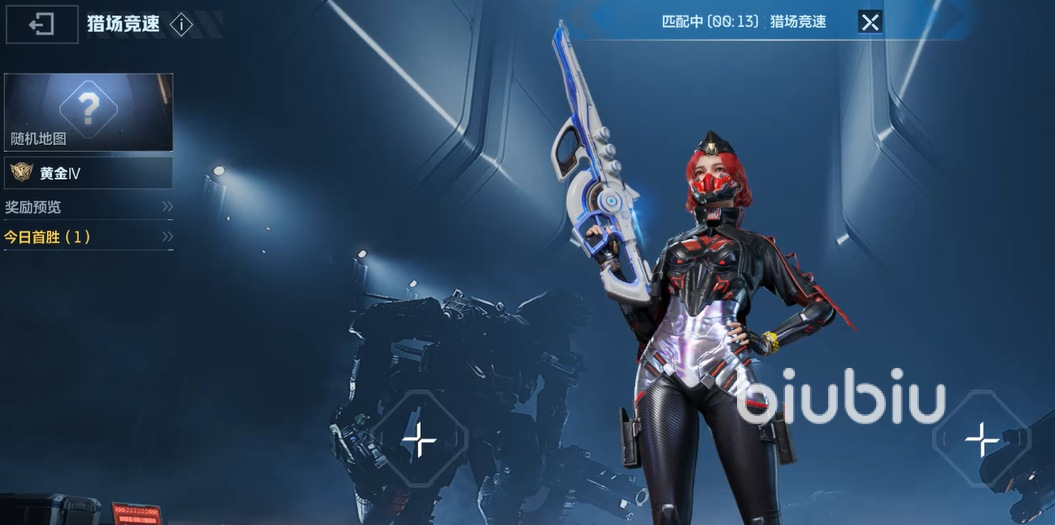1055x525 pixels.
Task: Open the 黄金IV rank badge panel
Action: click(88, 173)
